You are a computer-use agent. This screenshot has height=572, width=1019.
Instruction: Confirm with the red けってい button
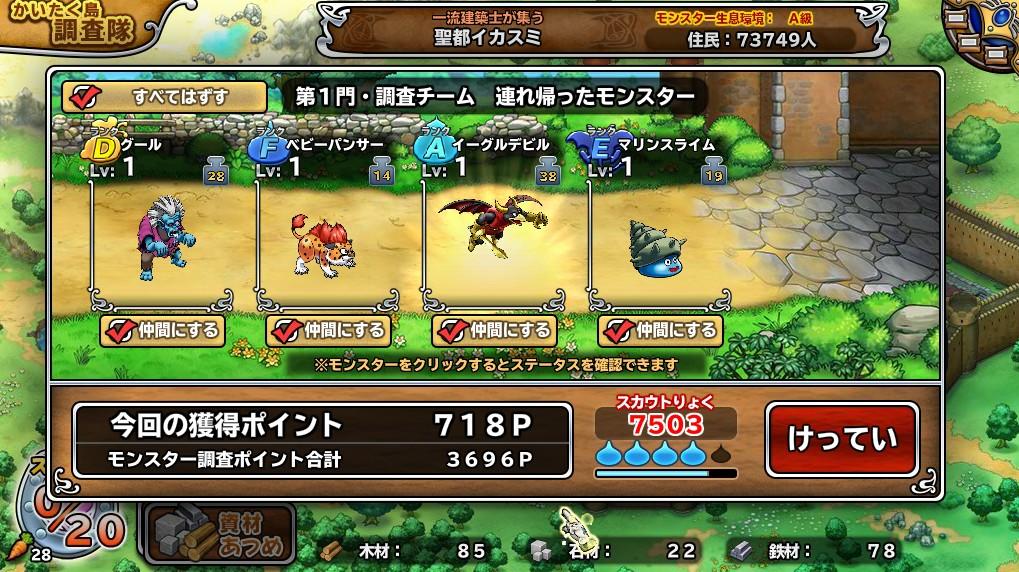coord(841,439)
